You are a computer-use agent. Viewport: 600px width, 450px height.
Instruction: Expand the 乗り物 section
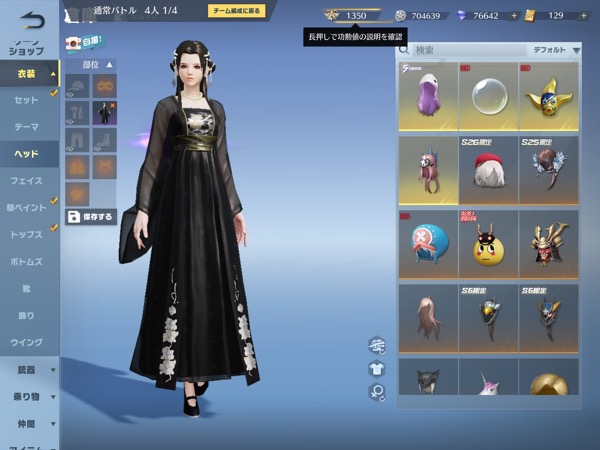28,397
